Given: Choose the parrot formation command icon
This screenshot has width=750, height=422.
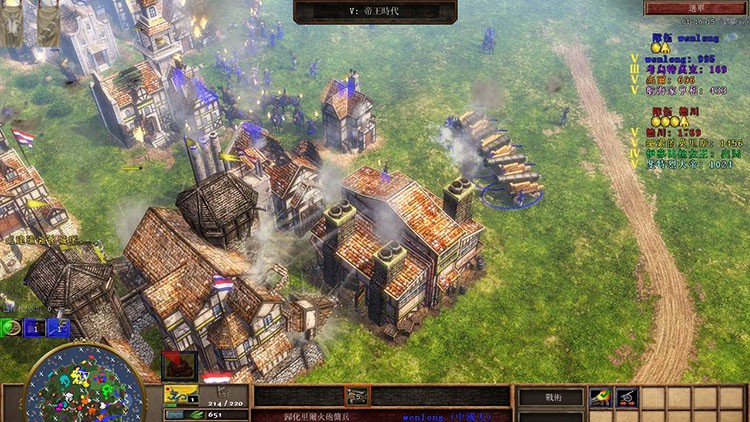Looking at the screenshot, I should [x=600, y=397].
